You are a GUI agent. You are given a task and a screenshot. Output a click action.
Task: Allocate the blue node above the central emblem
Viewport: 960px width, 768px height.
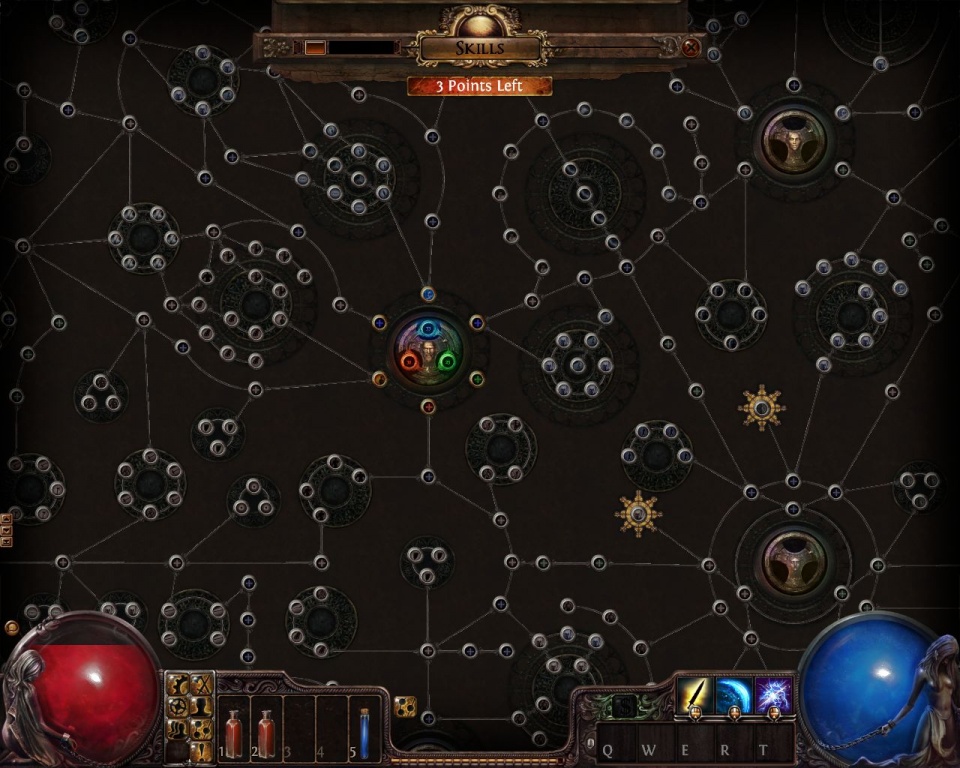pyautogui.click(x=428, y=294)
